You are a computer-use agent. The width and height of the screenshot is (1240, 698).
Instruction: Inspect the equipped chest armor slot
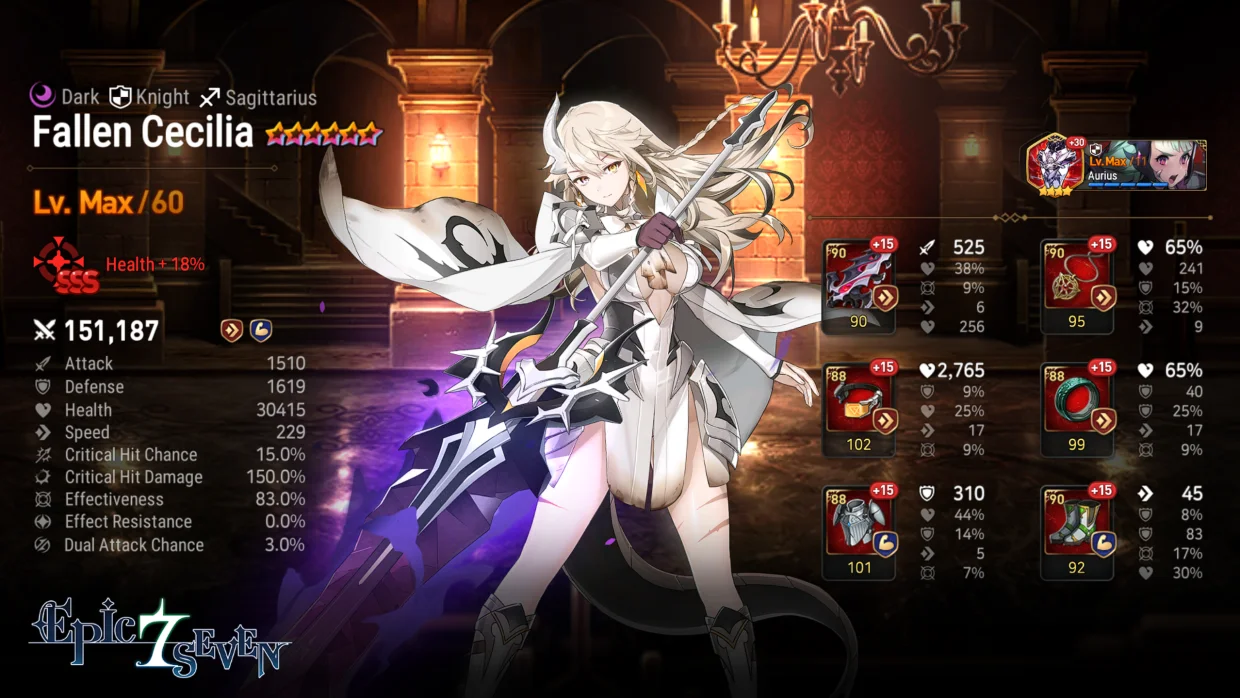859,531
